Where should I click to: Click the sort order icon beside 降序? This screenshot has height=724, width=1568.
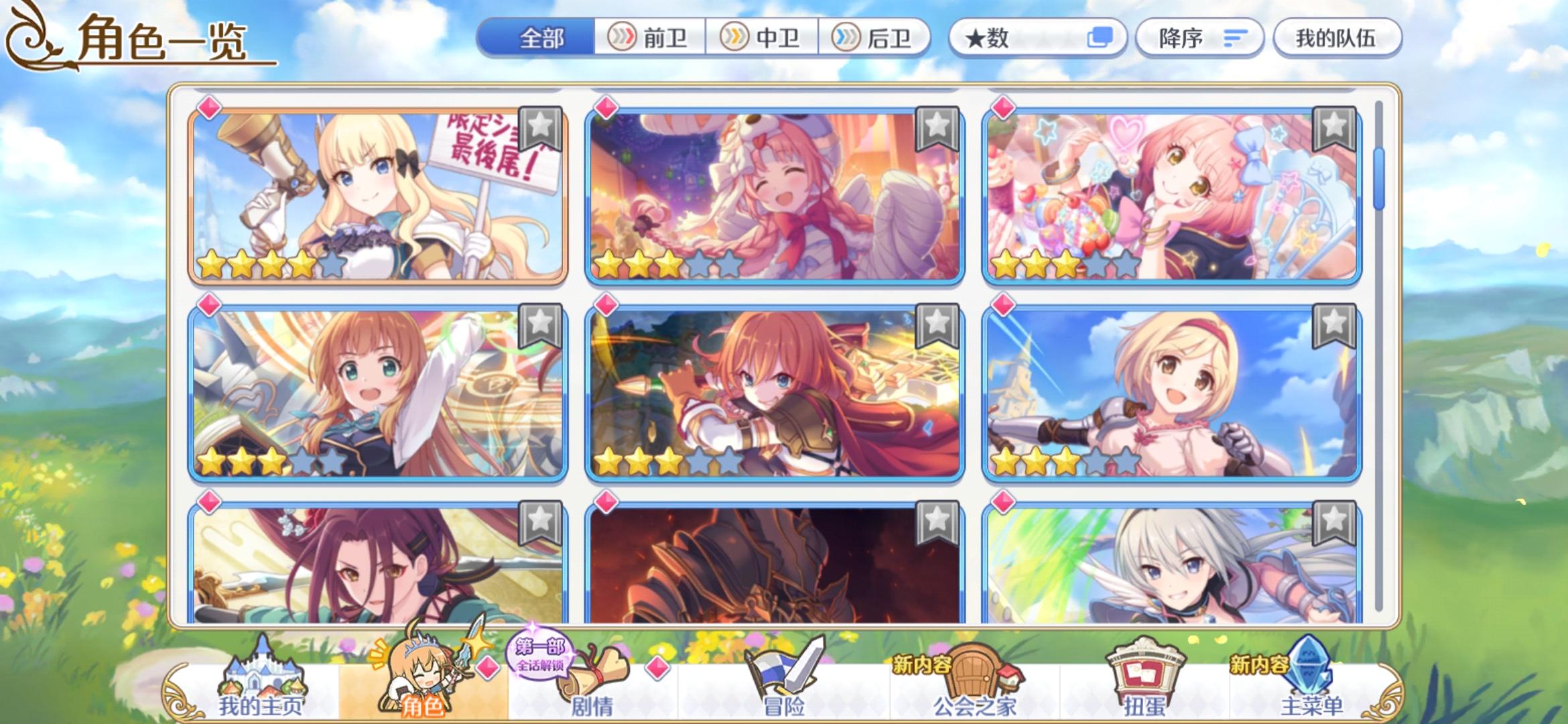tap(1234, 40)
